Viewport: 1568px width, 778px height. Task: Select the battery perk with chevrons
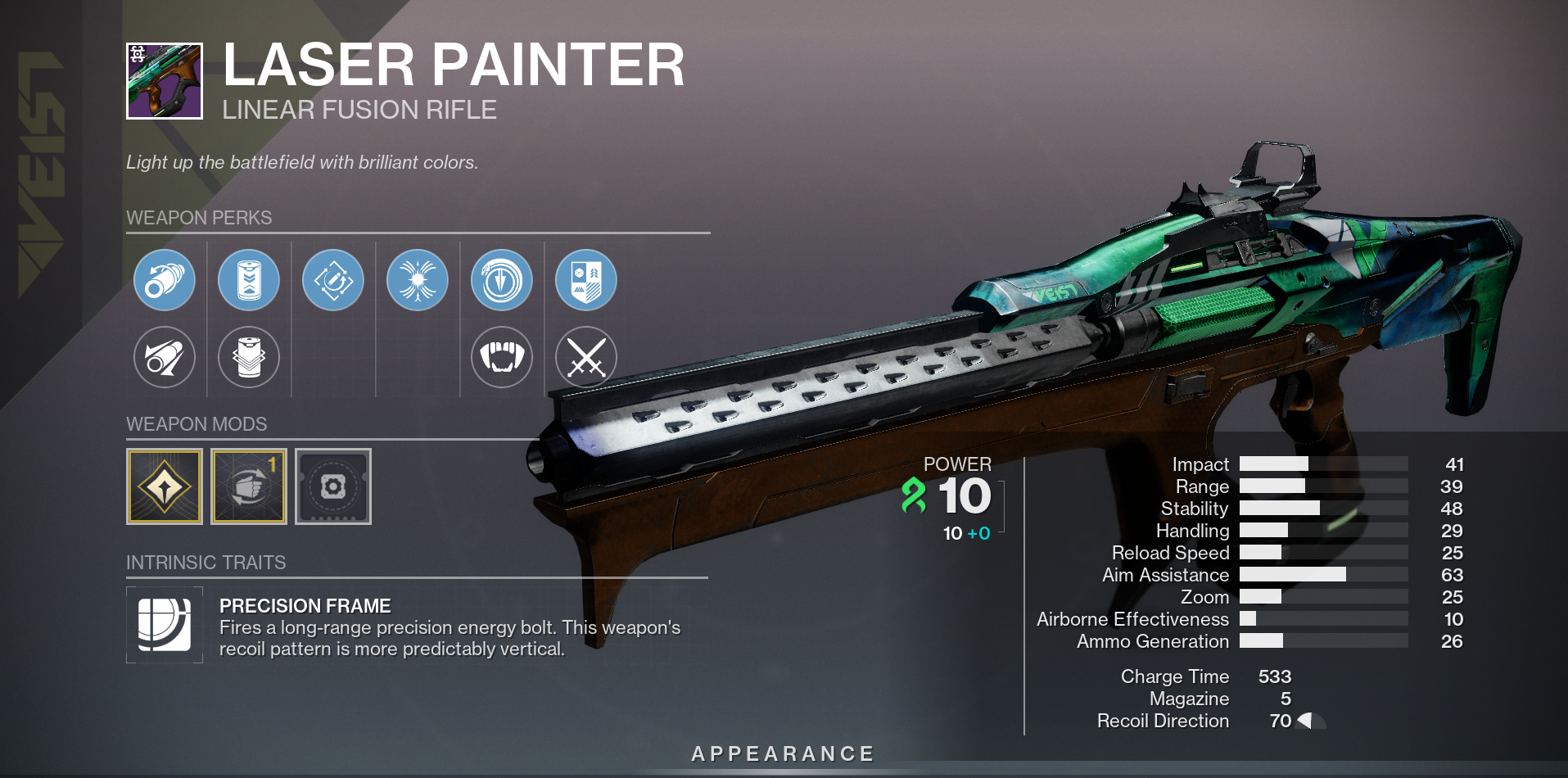click(249, 280)
